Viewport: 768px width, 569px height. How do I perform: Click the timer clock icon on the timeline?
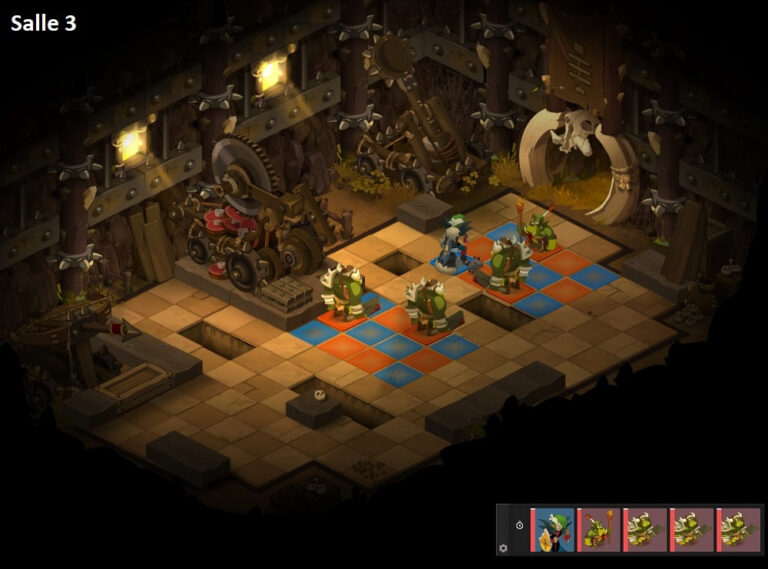[x=520, y=525]
